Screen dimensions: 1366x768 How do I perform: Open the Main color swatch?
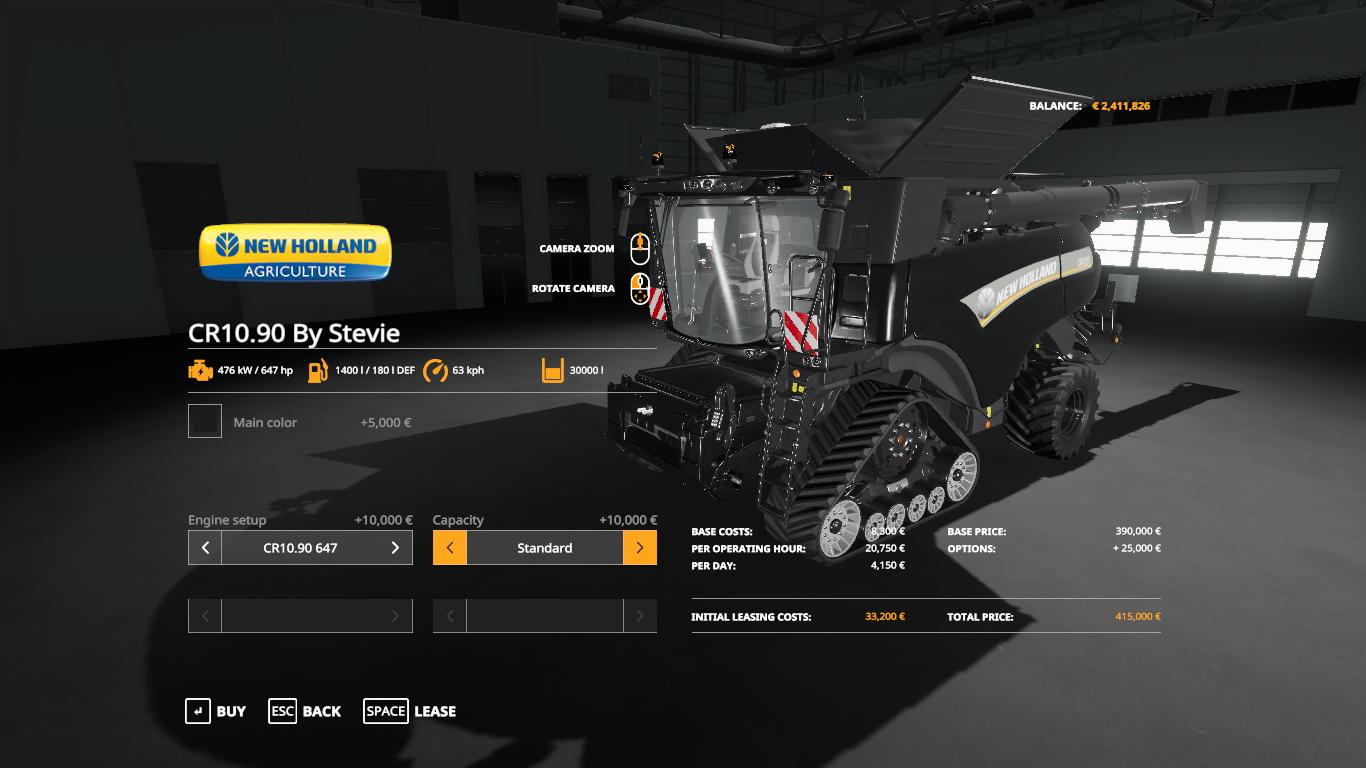click(x=205, y=422)
